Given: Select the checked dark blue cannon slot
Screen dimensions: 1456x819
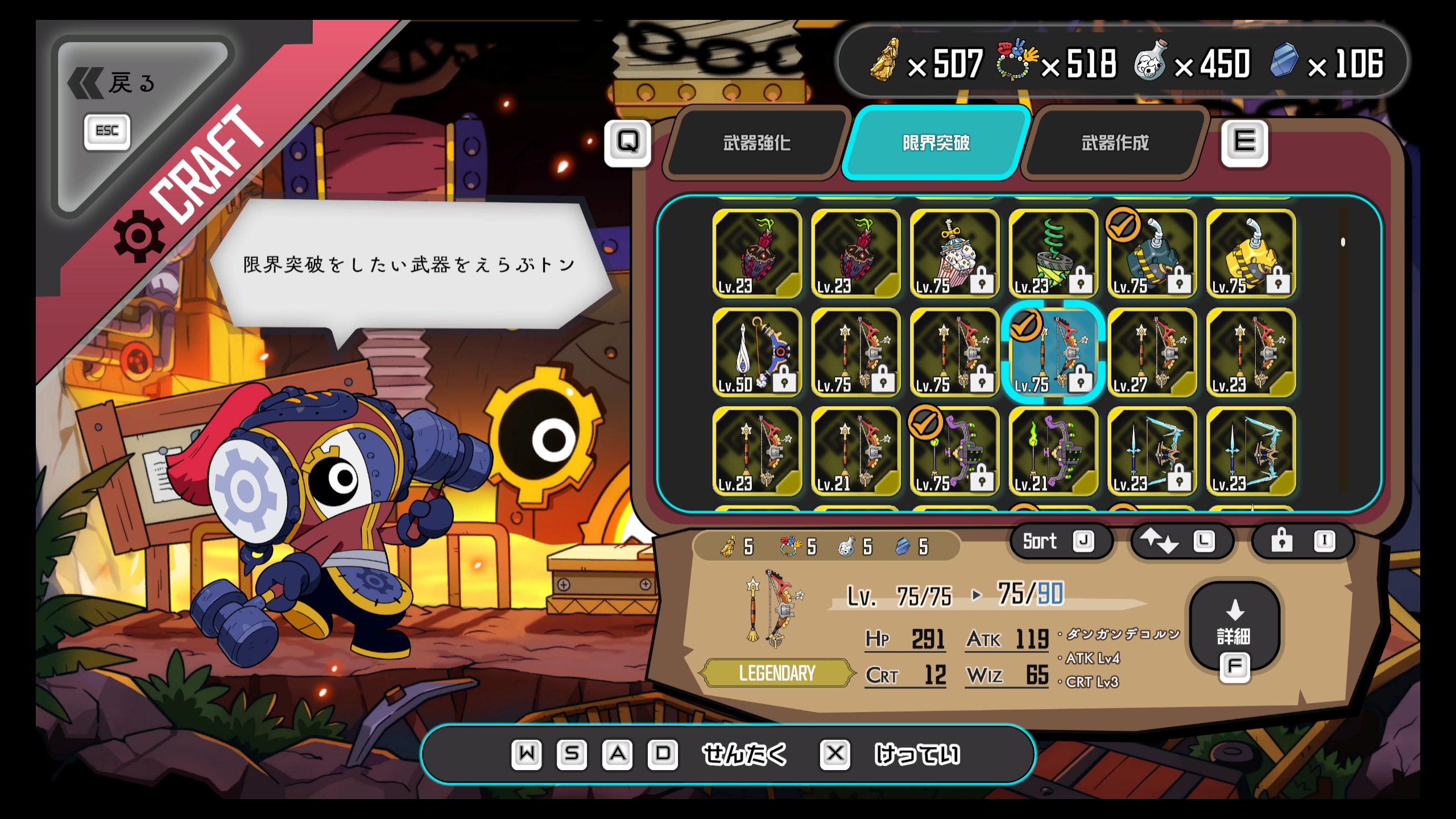Looking at the screenshot, I should tap(1152, 254).
